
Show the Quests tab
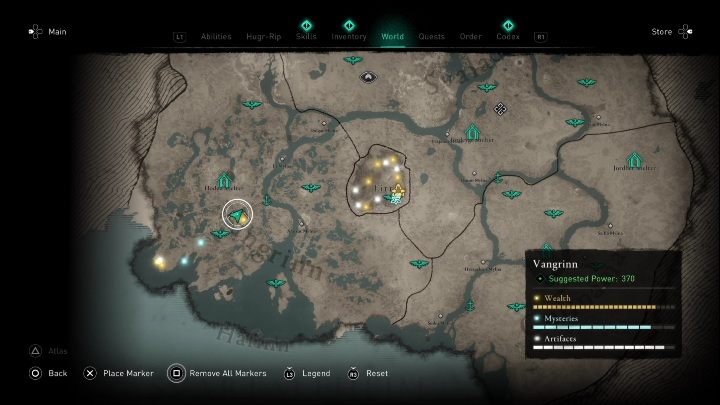click(432, 37)
